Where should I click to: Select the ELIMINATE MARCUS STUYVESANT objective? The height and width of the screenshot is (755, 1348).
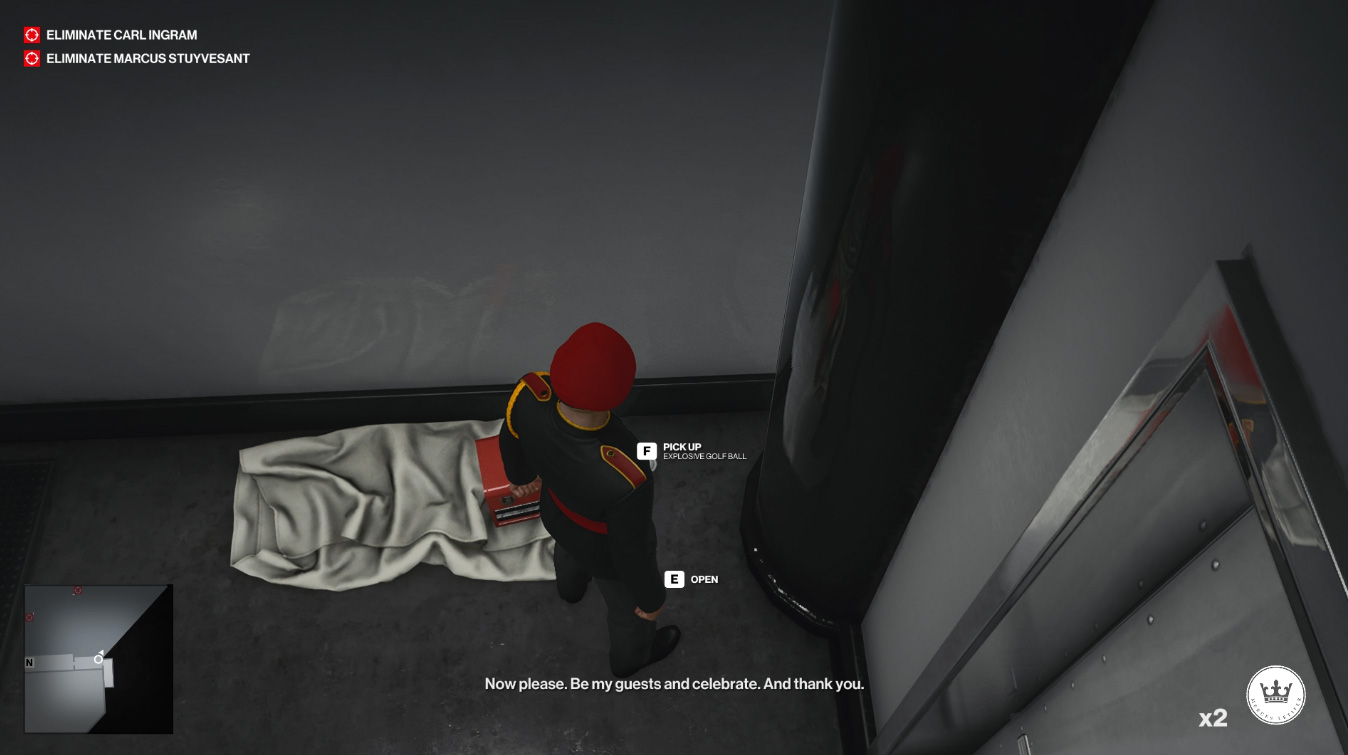coord(146,58)
